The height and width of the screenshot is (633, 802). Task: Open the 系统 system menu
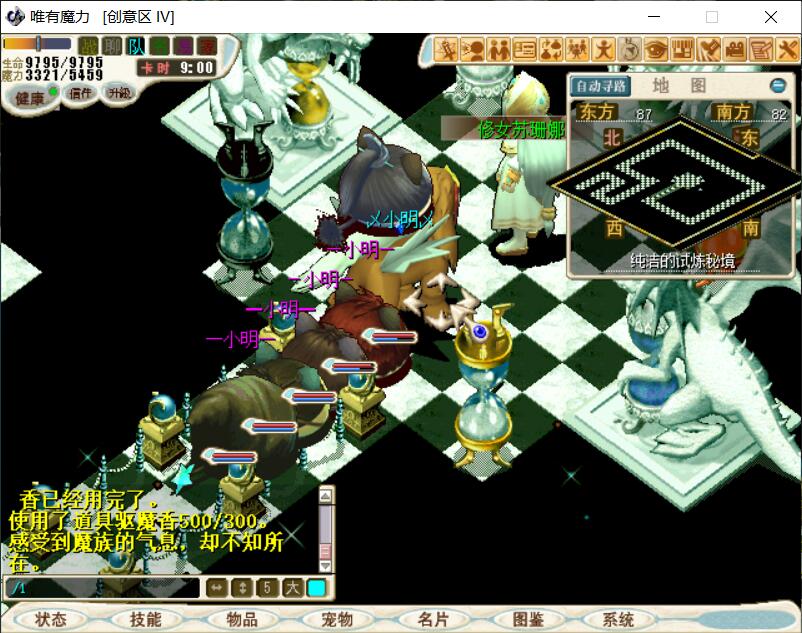619,620
